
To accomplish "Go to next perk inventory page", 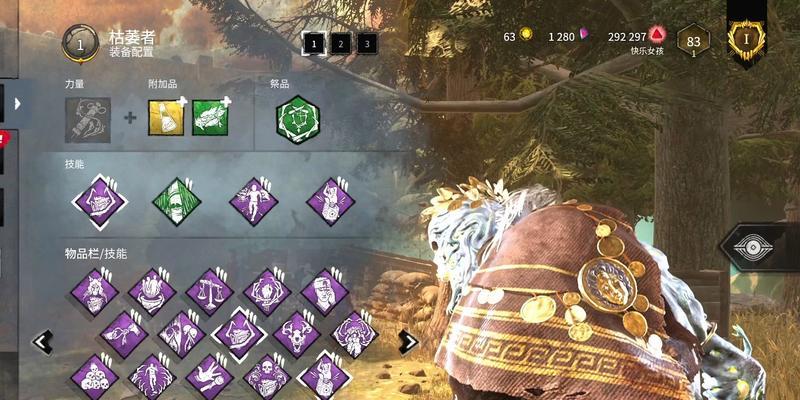I will [408, 341].
